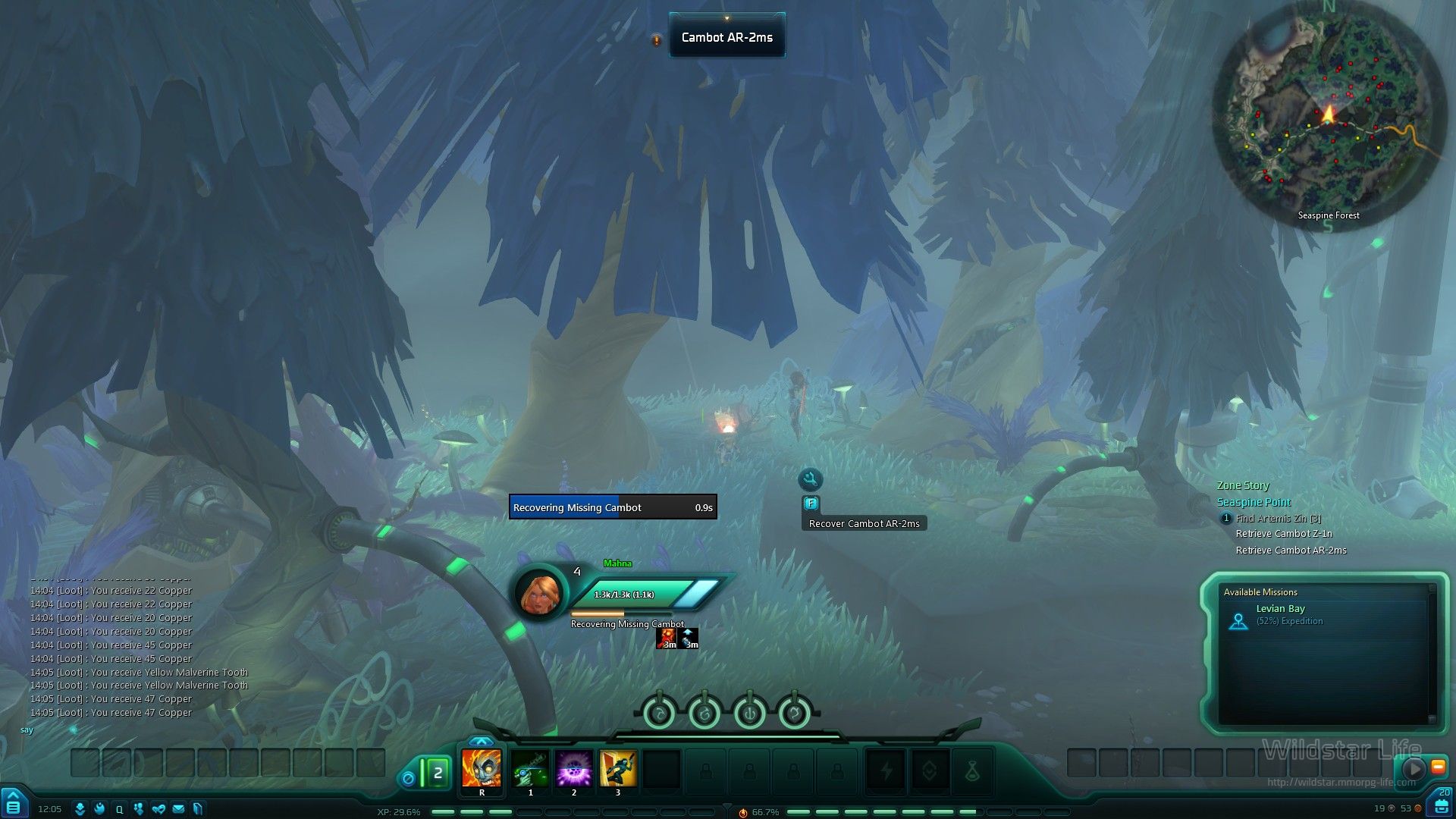Toggle the stance selector showing number 2

coord(436,773)
